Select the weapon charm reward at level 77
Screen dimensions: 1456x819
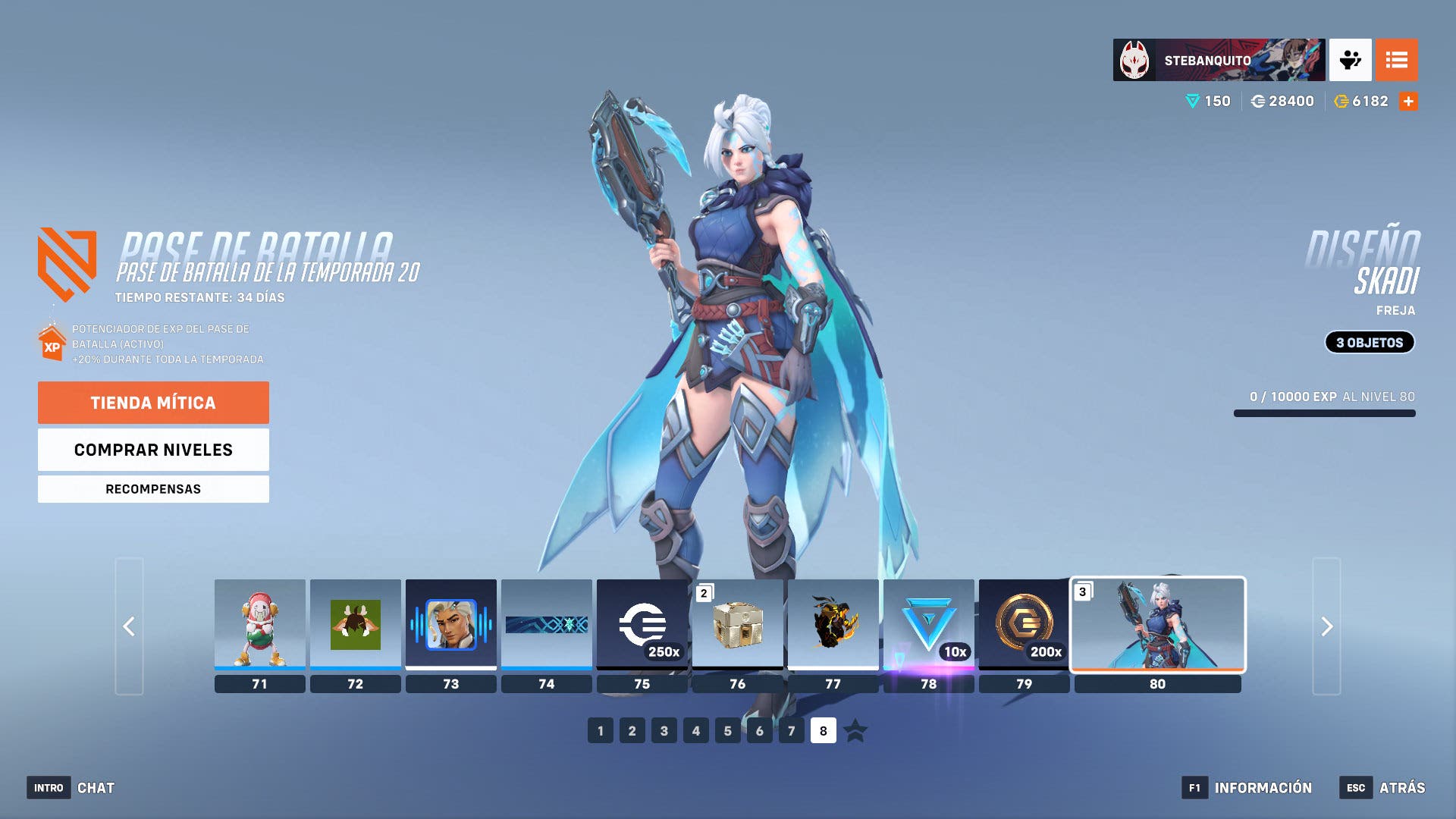click(833, 625)
